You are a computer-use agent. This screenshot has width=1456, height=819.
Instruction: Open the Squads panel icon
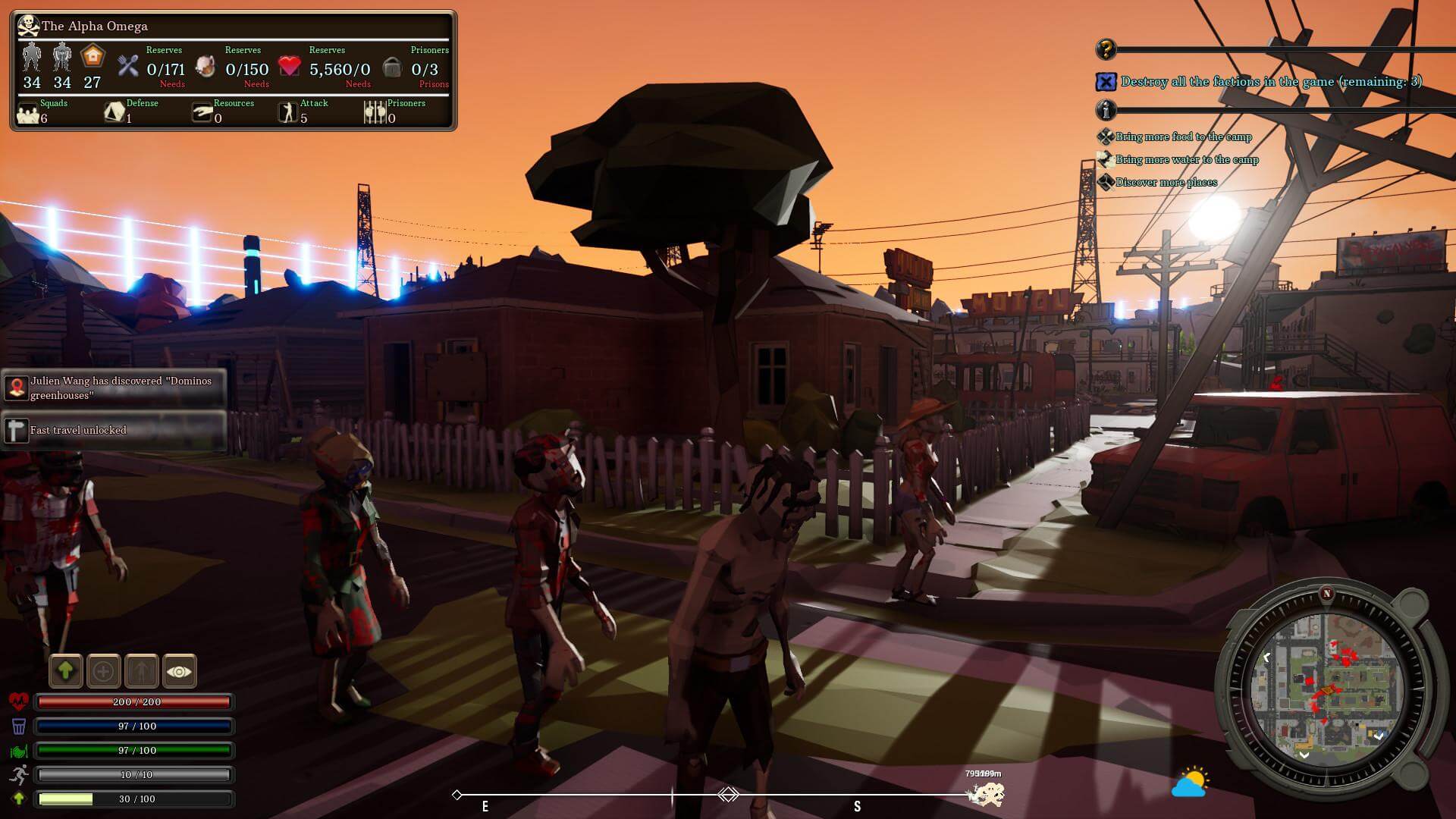[29, 113]
